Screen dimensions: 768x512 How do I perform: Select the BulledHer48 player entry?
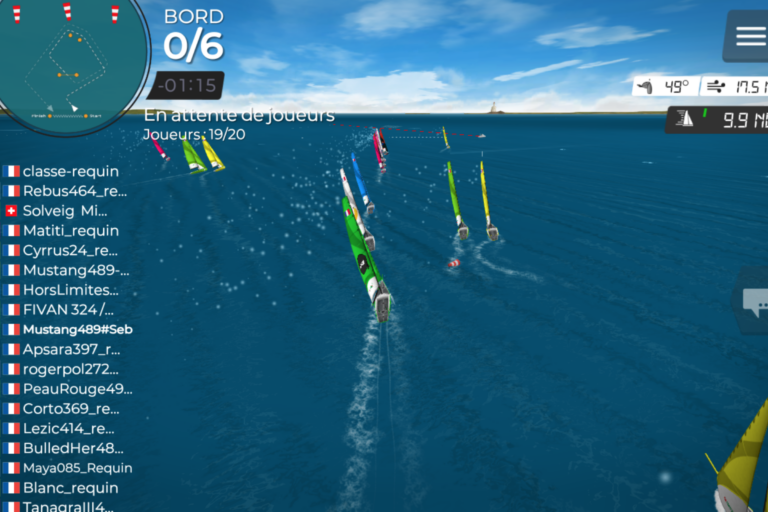(72, 448)
